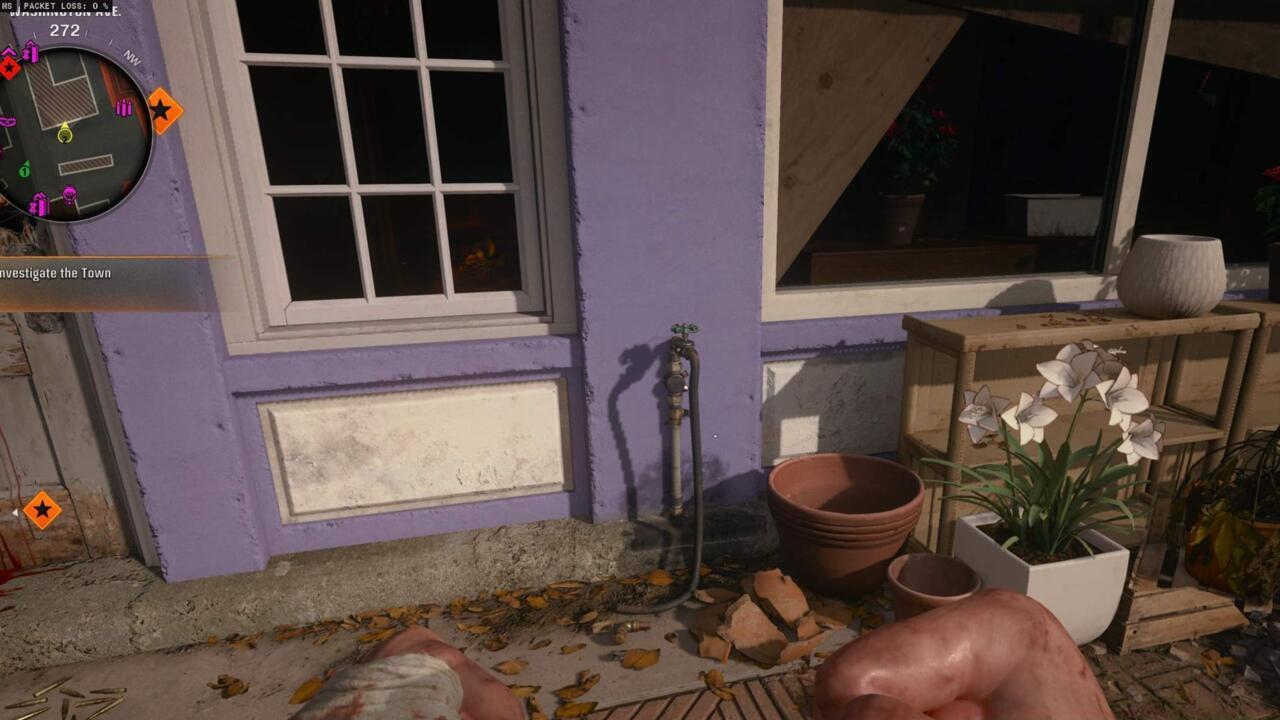Click the compass heading reading 272
The image size is (1280, 720).
pos(64,30)
